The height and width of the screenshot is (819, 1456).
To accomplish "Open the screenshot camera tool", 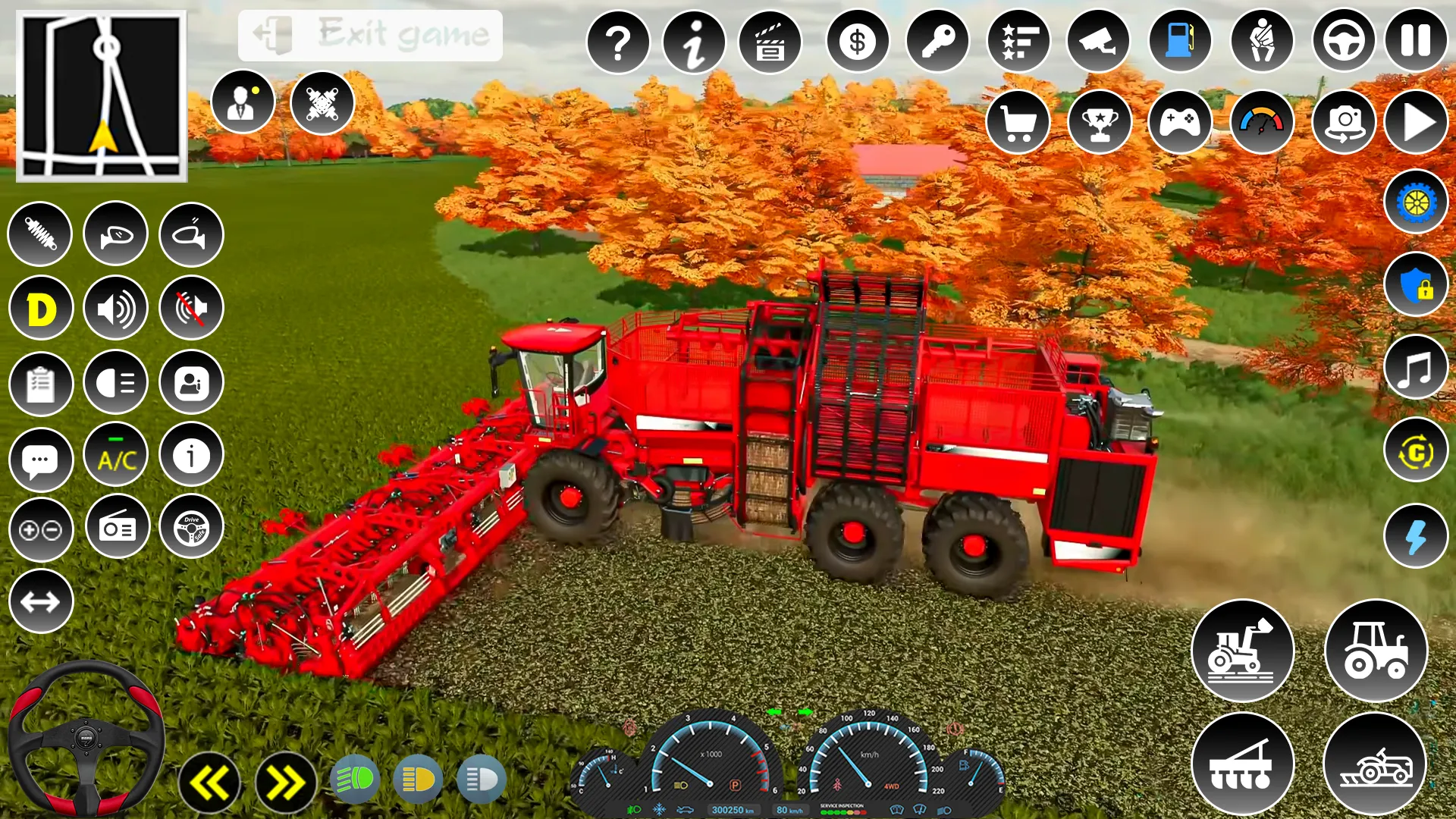I will 1343,121.
